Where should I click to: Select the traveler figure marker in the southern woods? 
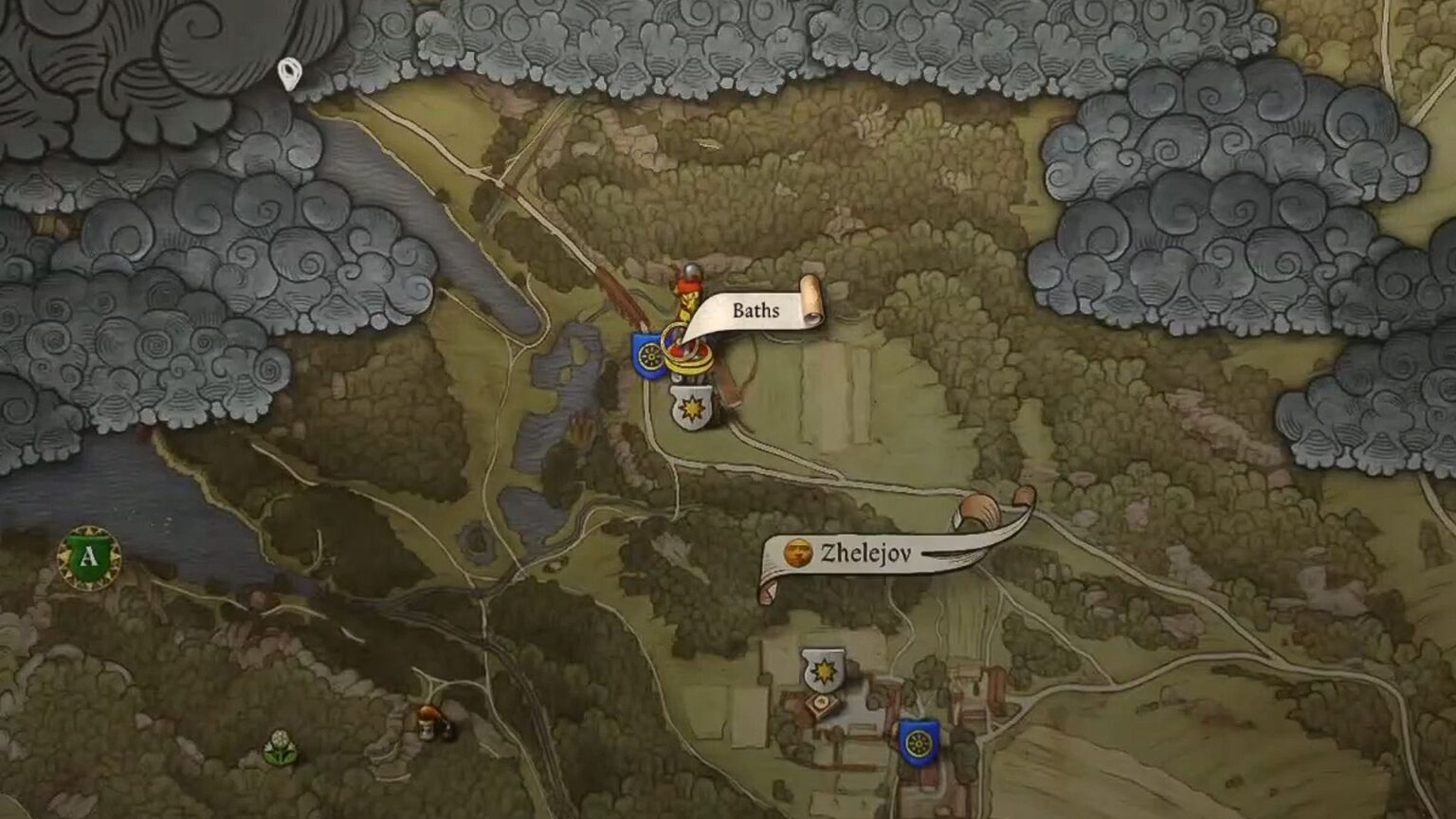coord(426,722)
